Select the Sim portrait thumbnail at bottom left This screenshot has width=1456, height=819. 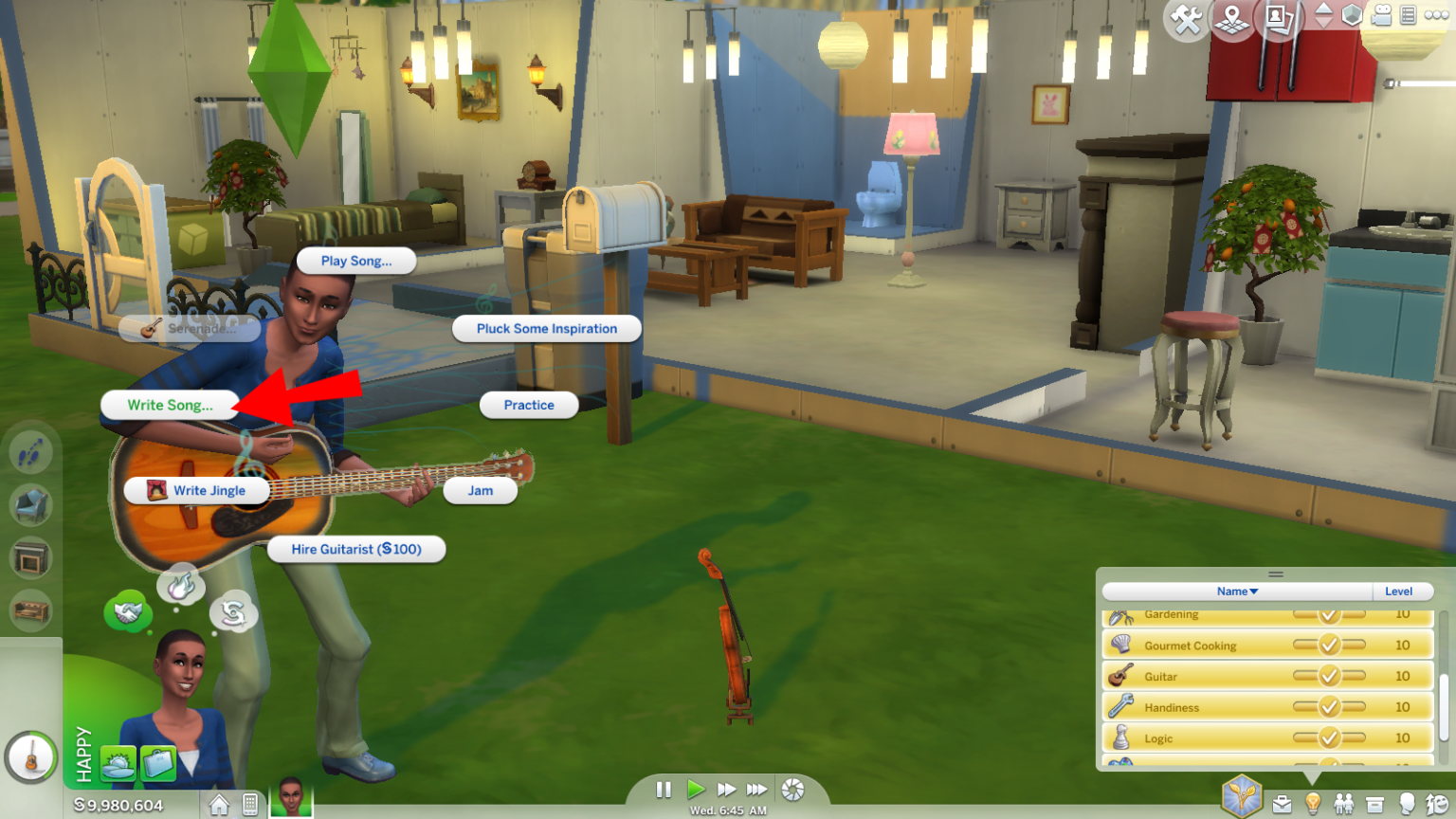click(290, 801)
